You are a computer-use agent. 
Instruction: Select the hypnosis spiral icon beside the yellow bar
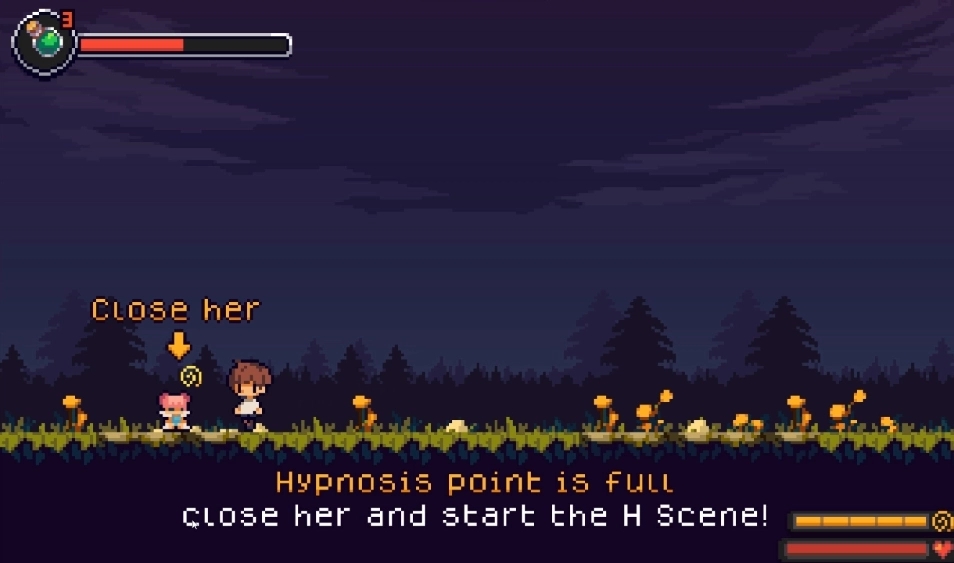941,521
